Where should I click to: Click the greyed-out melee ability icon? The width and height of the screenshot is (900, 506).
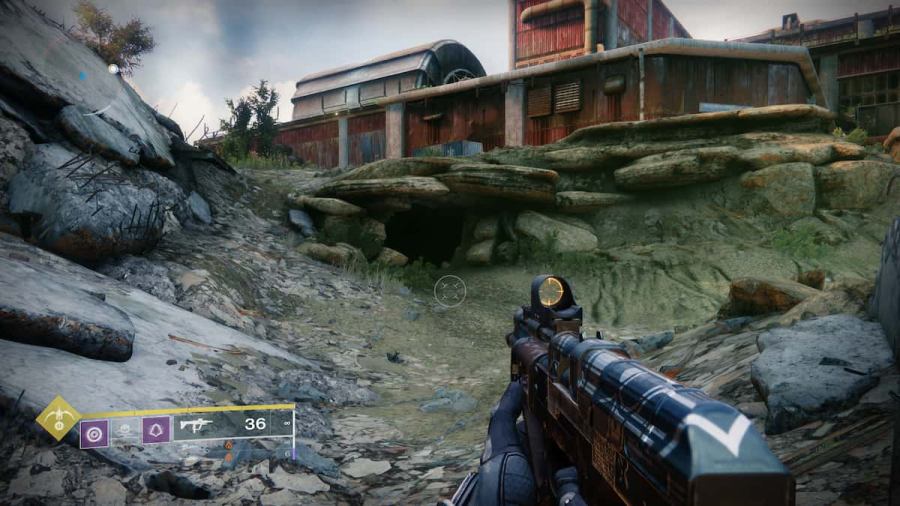tap(125, 431)
